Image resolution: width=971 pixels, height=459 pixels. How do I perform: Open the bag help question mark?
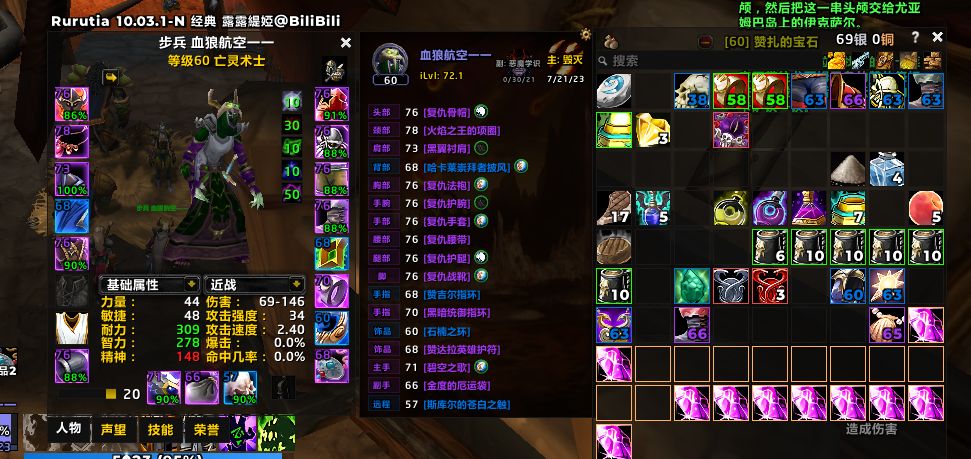point(915,37)
